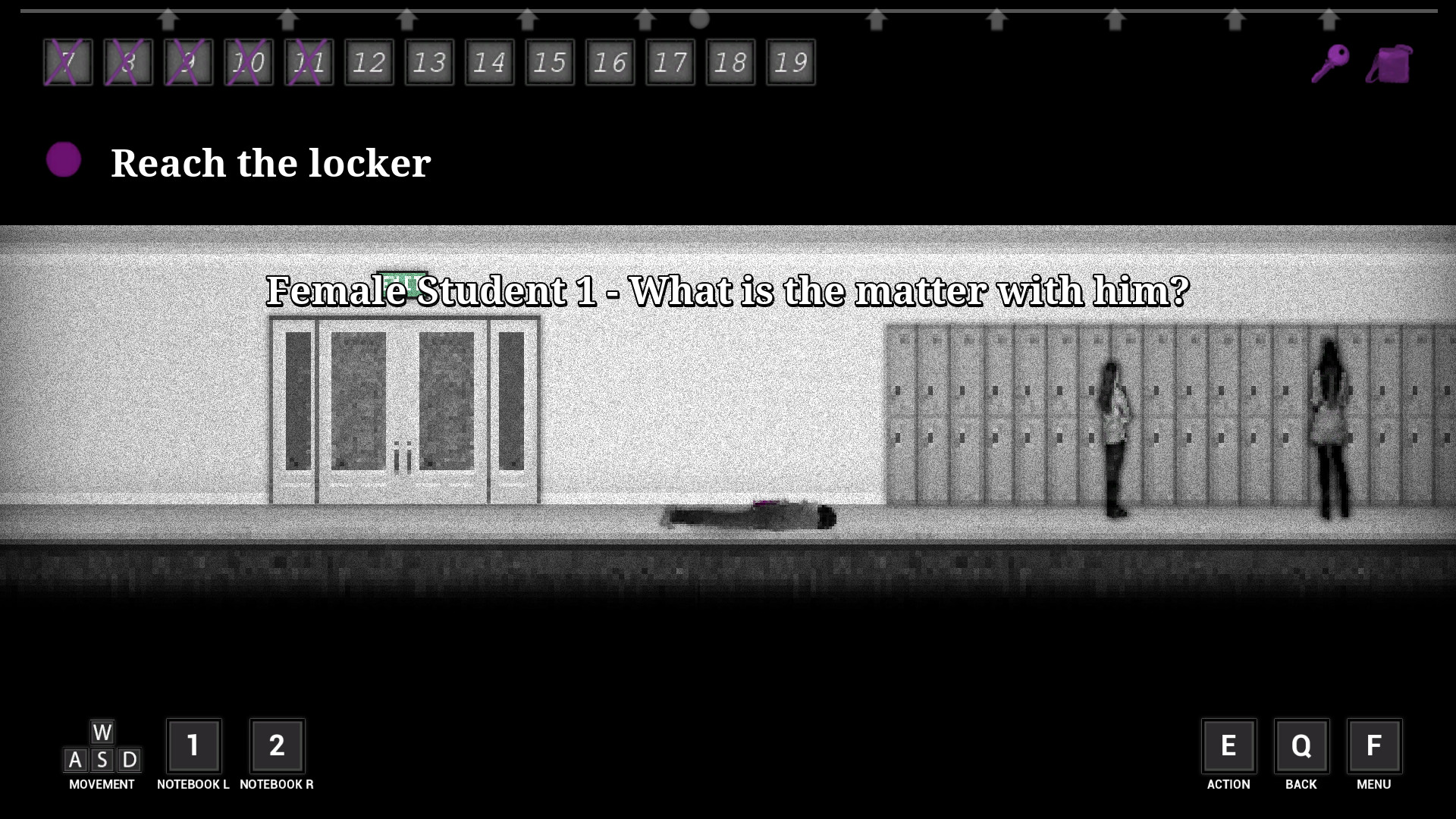The height and width of the screenshot is (819, 1456).
Task: Click the final day 19 tile
Action: click(790, 62)
